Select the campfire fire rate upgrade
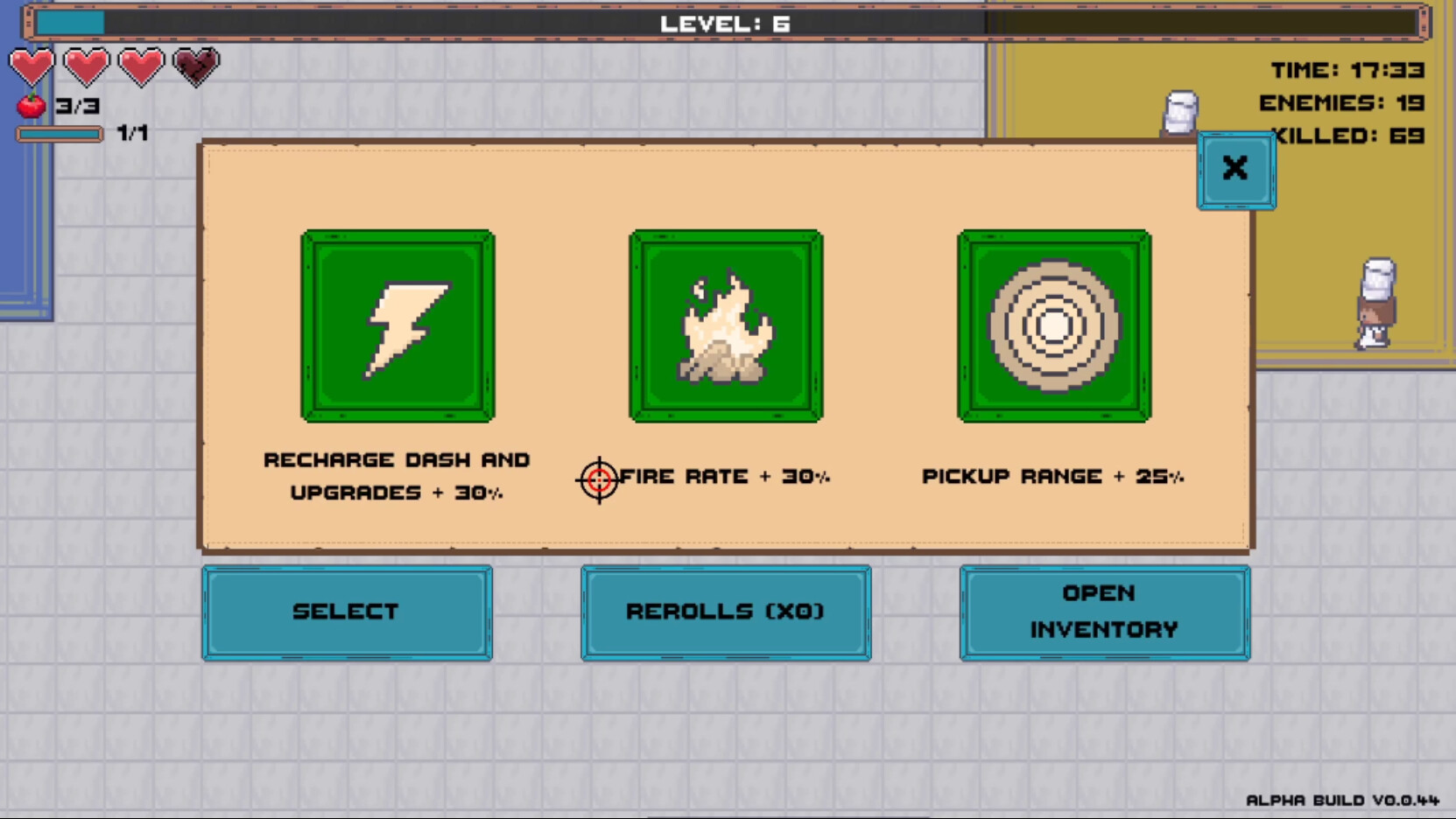Image resolution: width=1456 pixels, height=819 pixels. point(725,325)
